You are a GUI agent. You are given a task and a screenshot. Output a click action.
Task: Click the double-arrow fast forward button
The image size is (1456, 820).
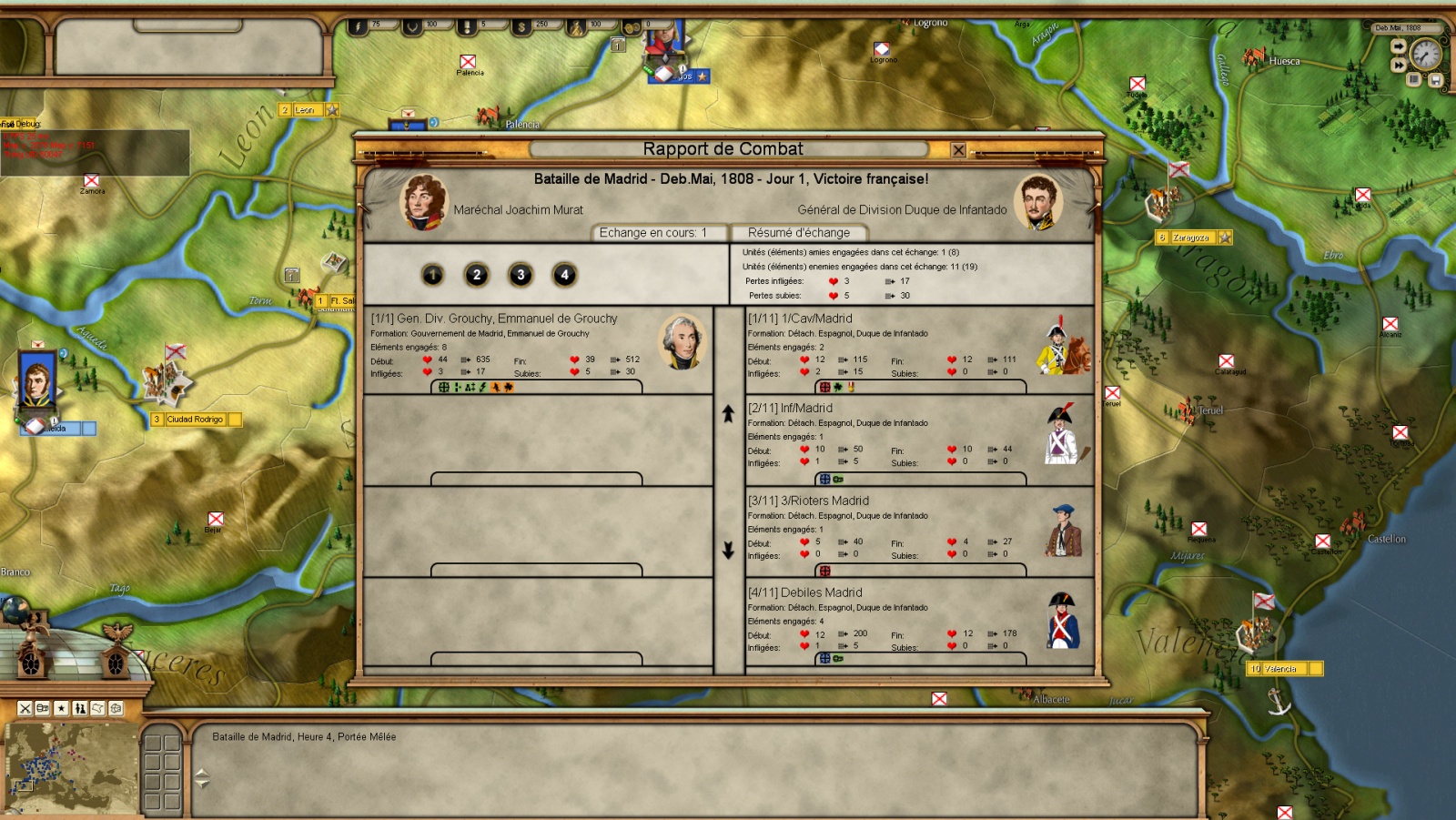pos(1399,66)
